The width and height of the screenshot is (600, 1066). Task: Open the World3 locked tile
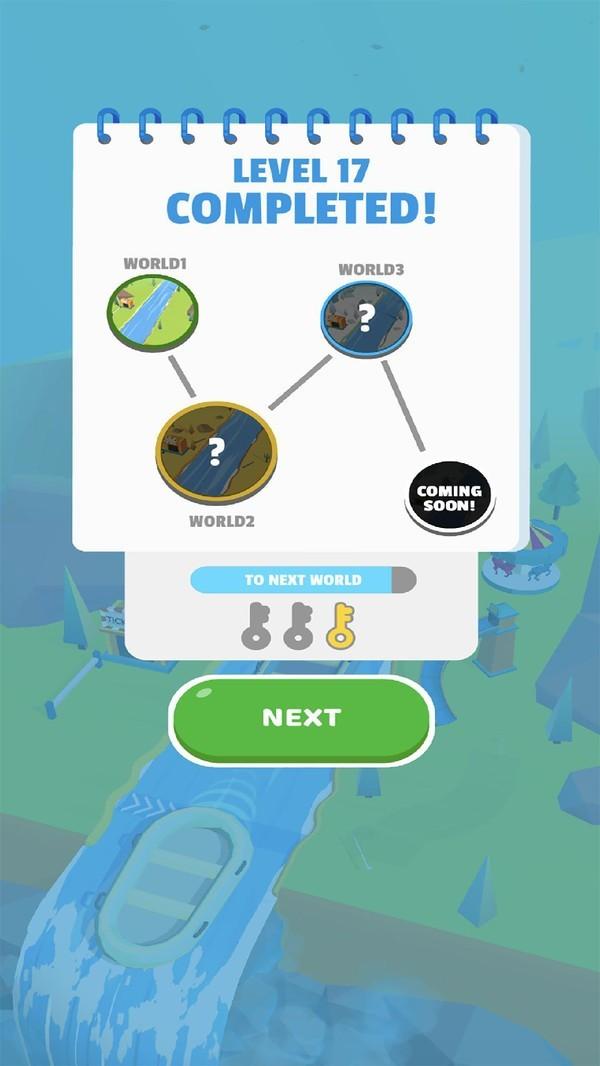pyautogui.click(x=366, y=319)
